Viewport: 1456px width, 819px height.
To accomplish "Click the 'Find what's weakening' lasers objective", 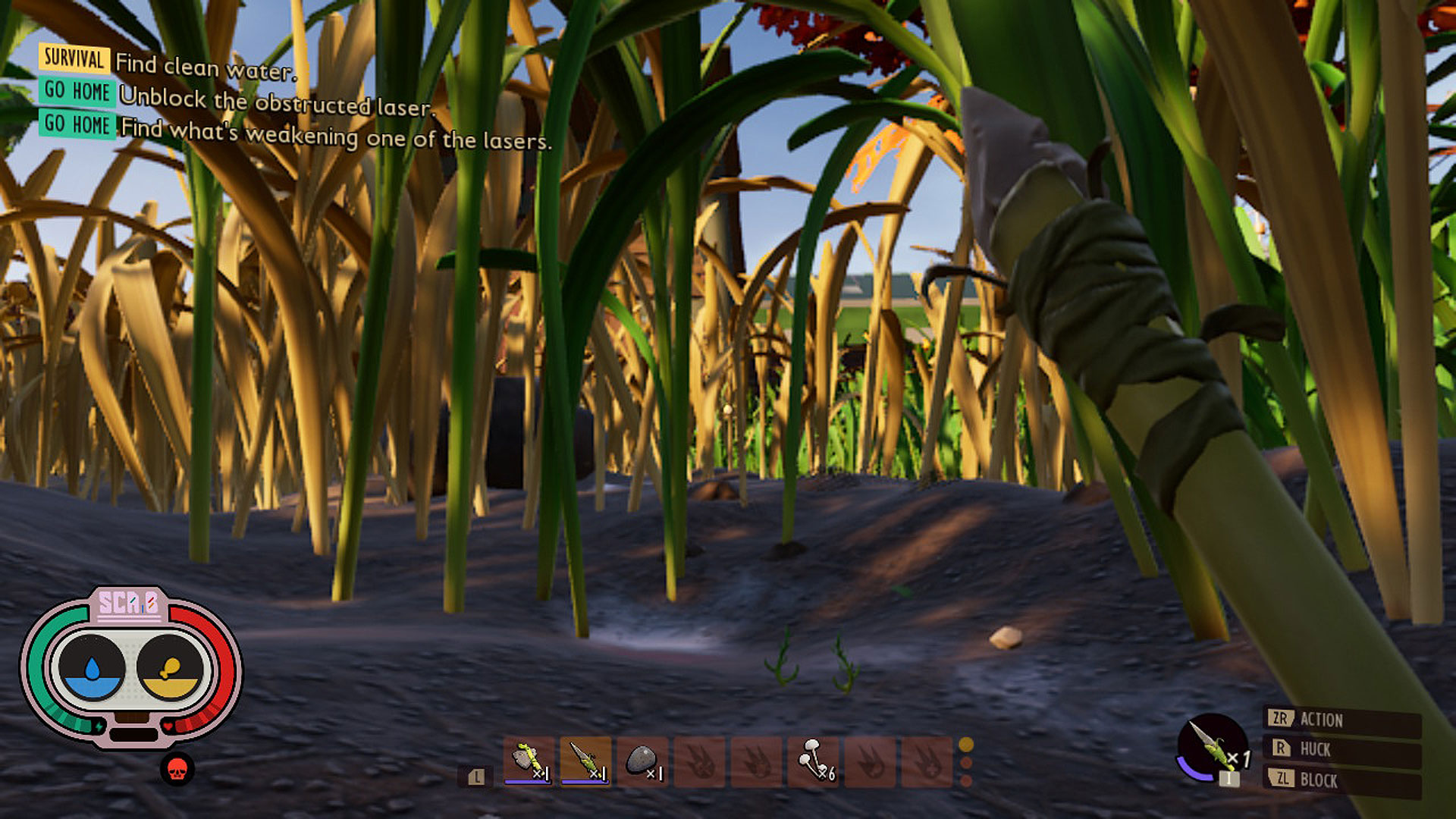I will click(x=335, y=135).
